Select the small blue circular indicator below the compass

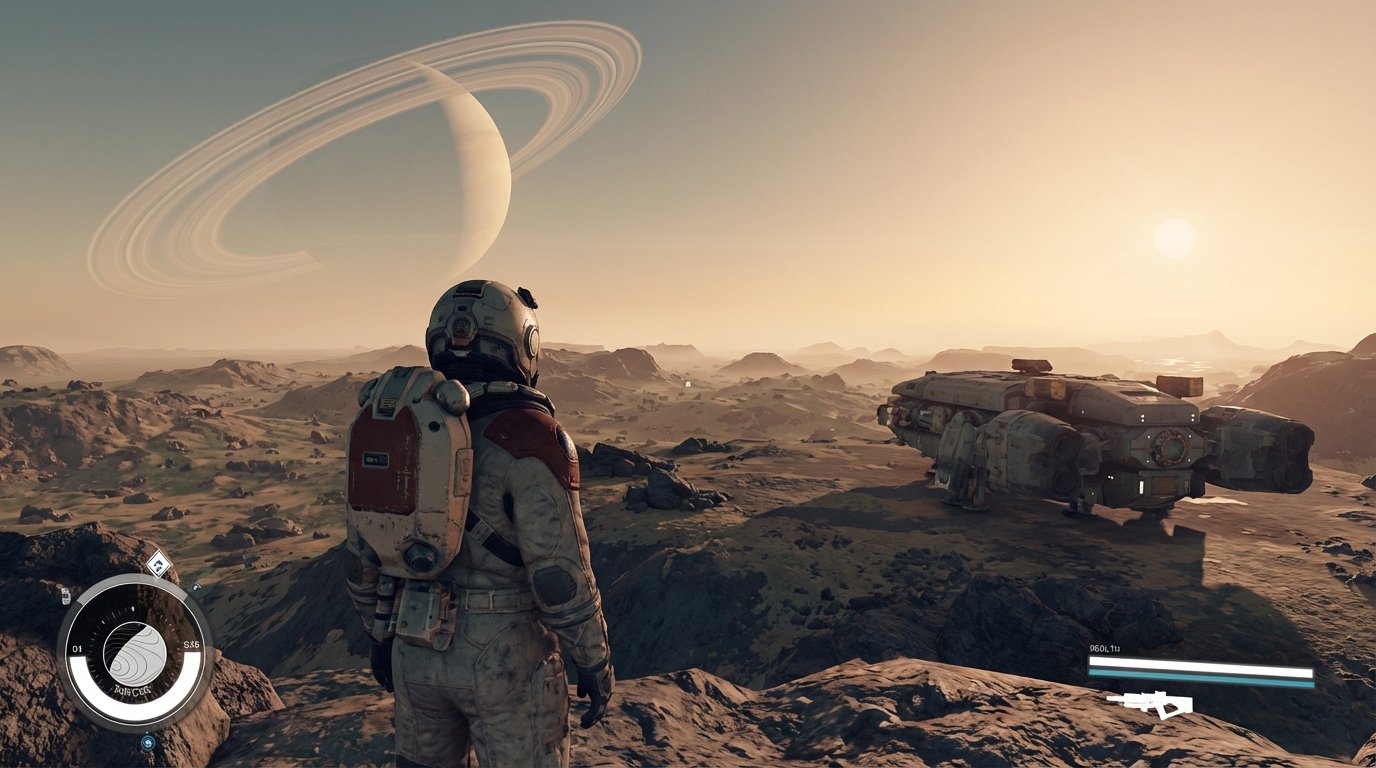147,742
